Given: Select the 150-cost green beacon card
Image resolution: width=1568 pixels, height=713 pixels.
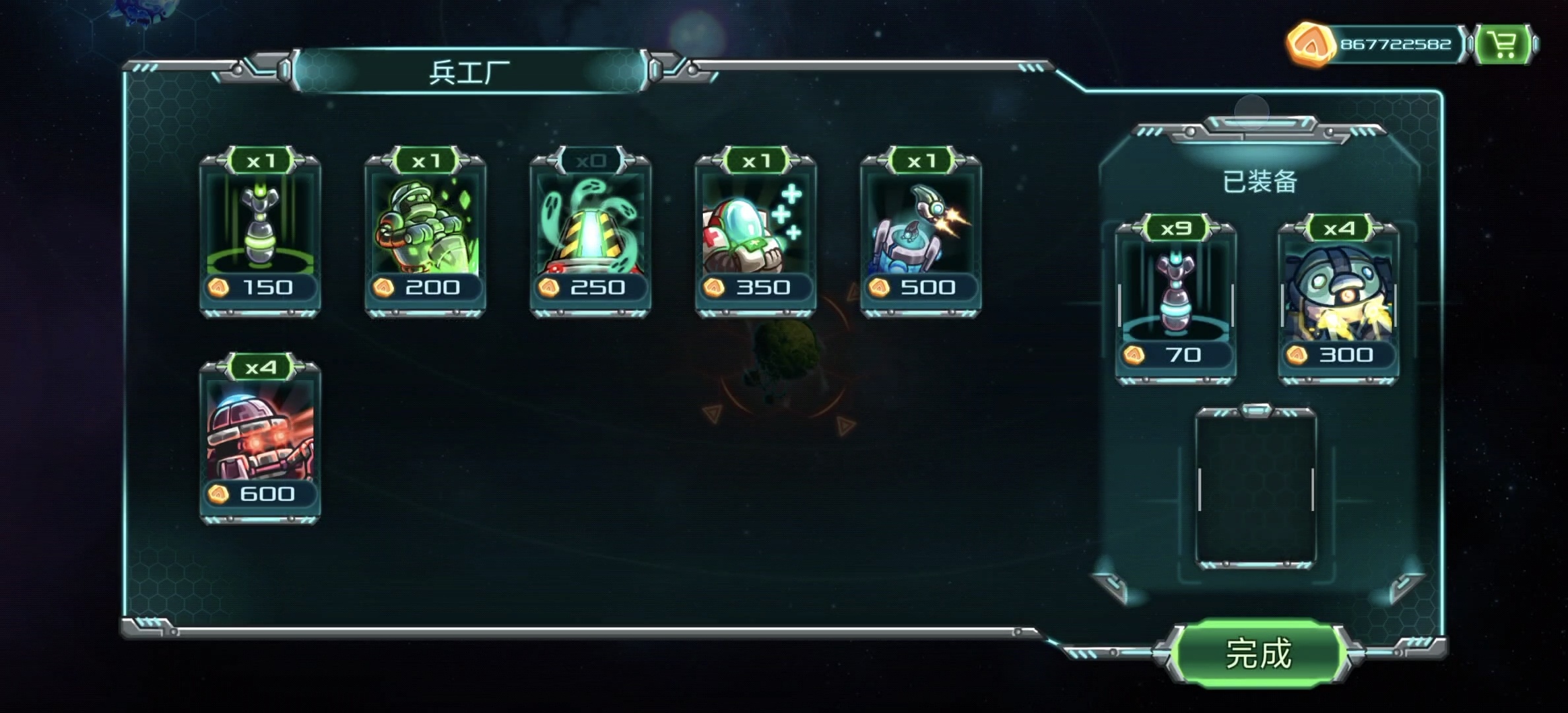Looking at the screenshot, I should coord(261,234).
